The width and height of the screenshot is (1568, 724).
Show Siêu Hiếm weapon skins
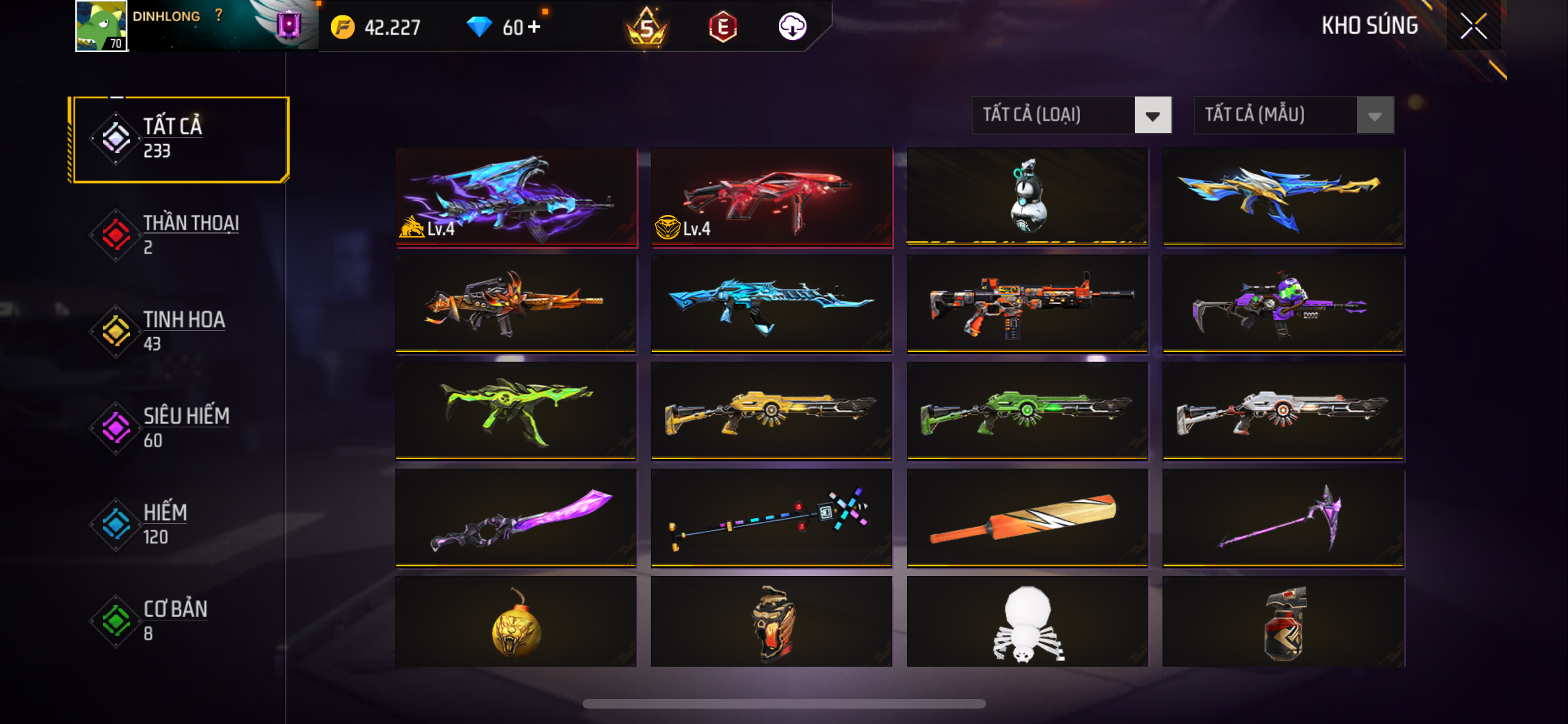pos(180,428)
